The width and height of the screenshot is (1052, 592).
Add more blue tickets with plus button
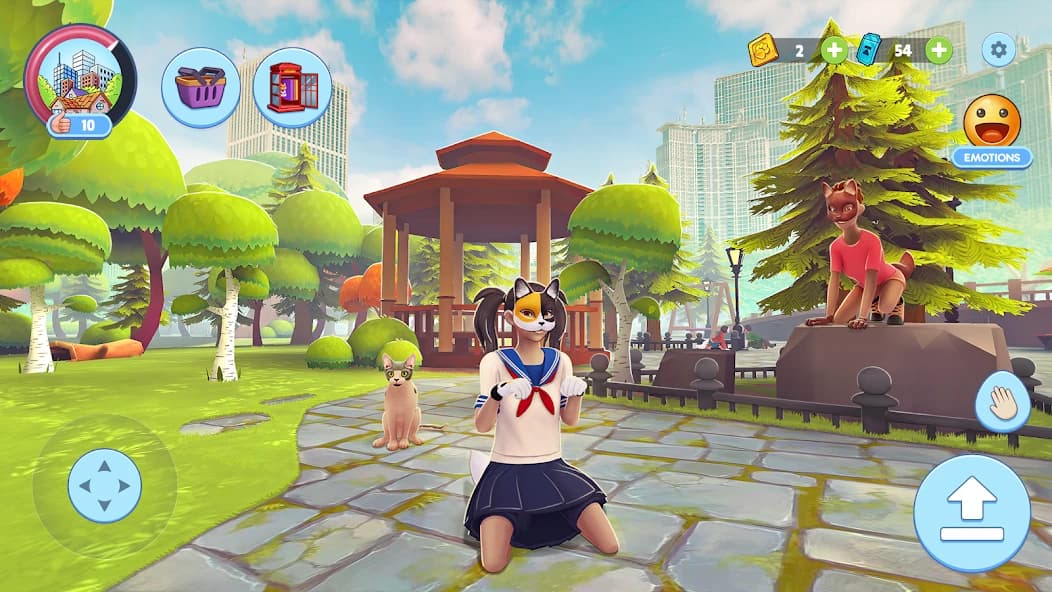938,50
